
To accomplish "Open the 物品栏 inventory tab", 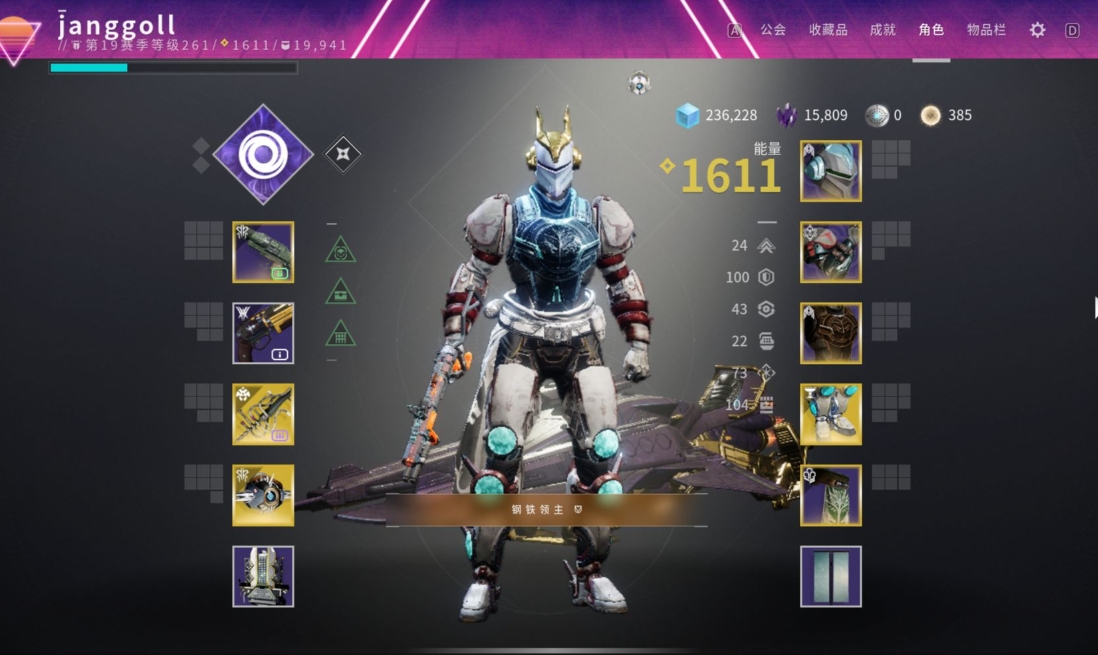I will click(986, 30).
